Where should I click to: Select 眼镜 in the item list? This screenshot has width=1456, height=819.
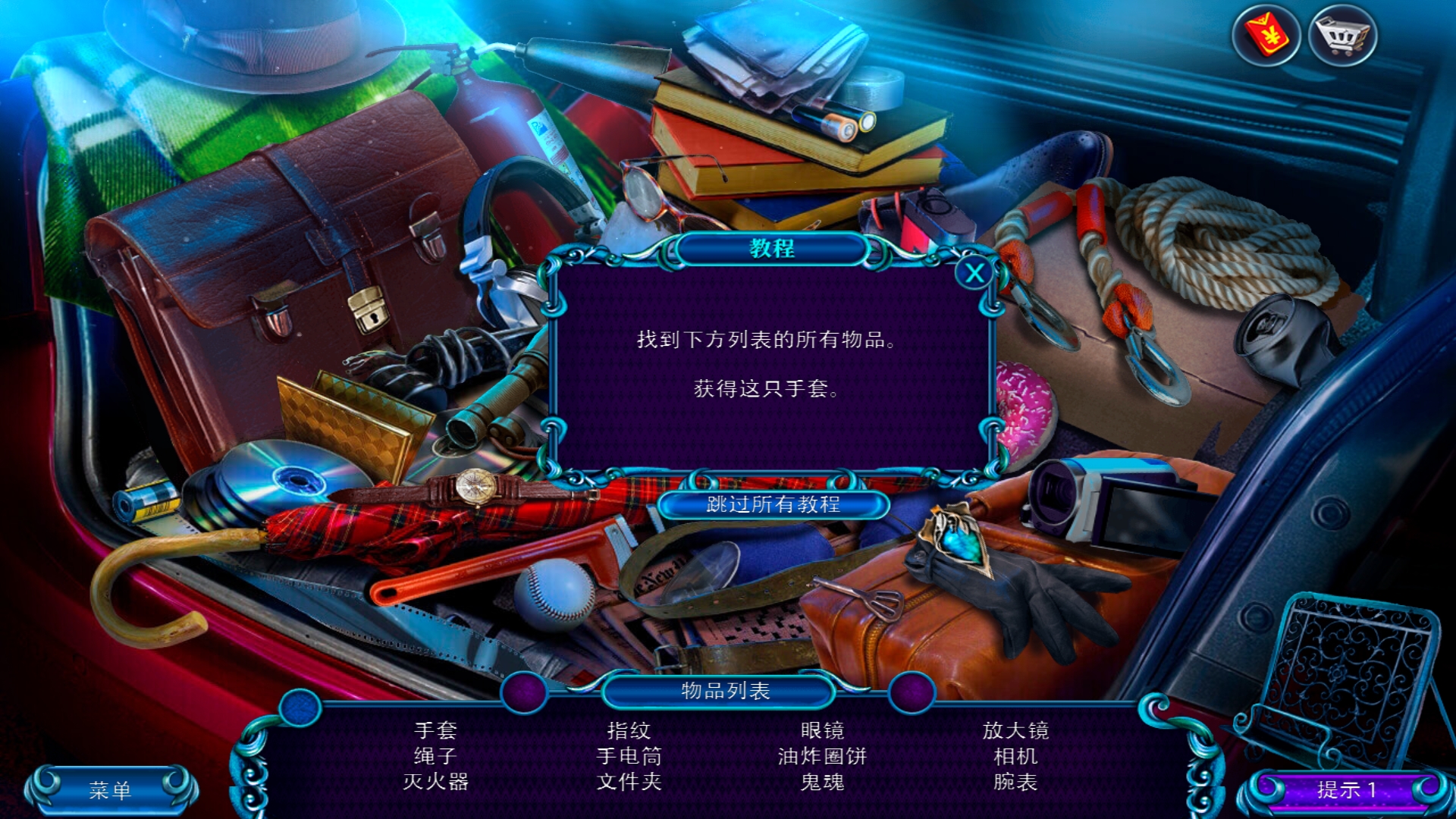tap(822, 730)
